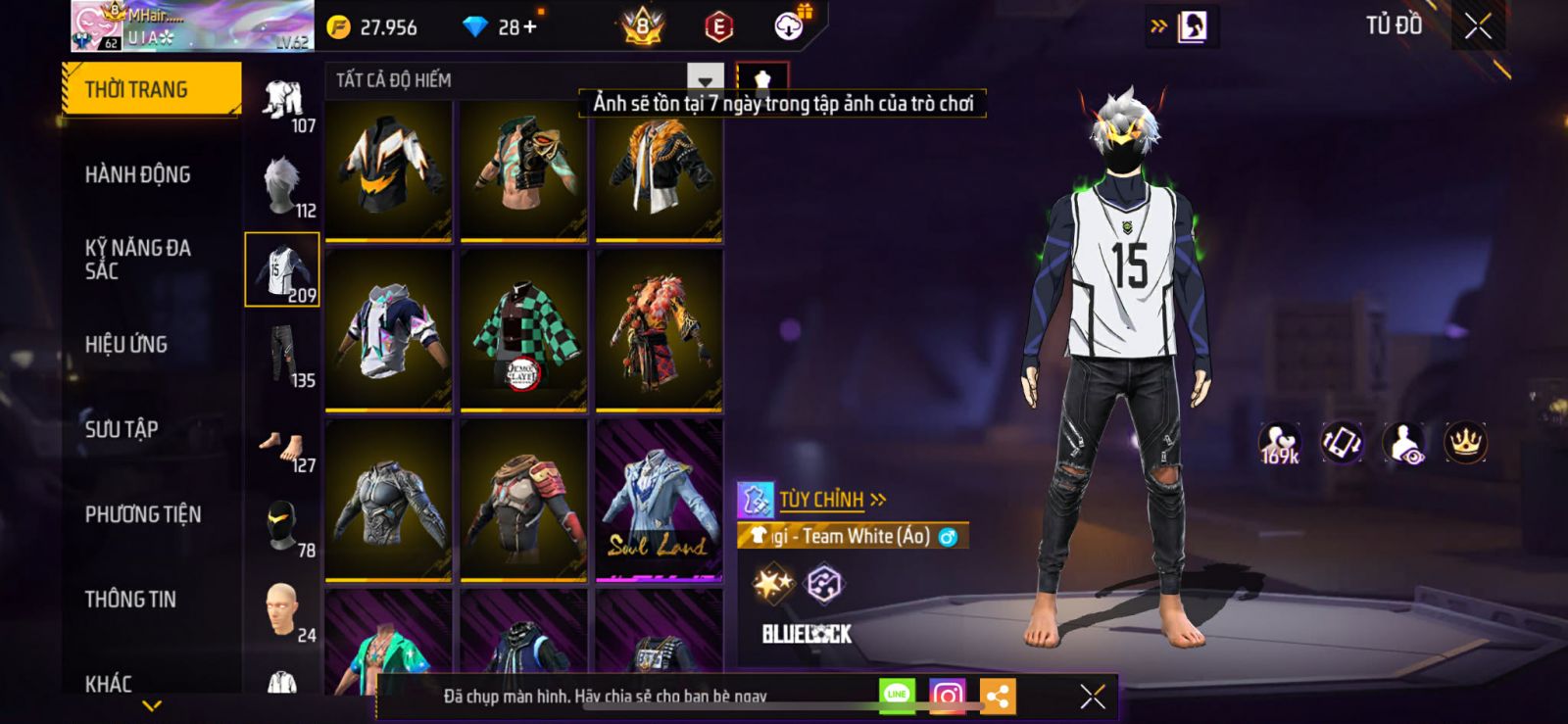
Task: Add more diamonds with the plus button
Action: click(530, 26)
